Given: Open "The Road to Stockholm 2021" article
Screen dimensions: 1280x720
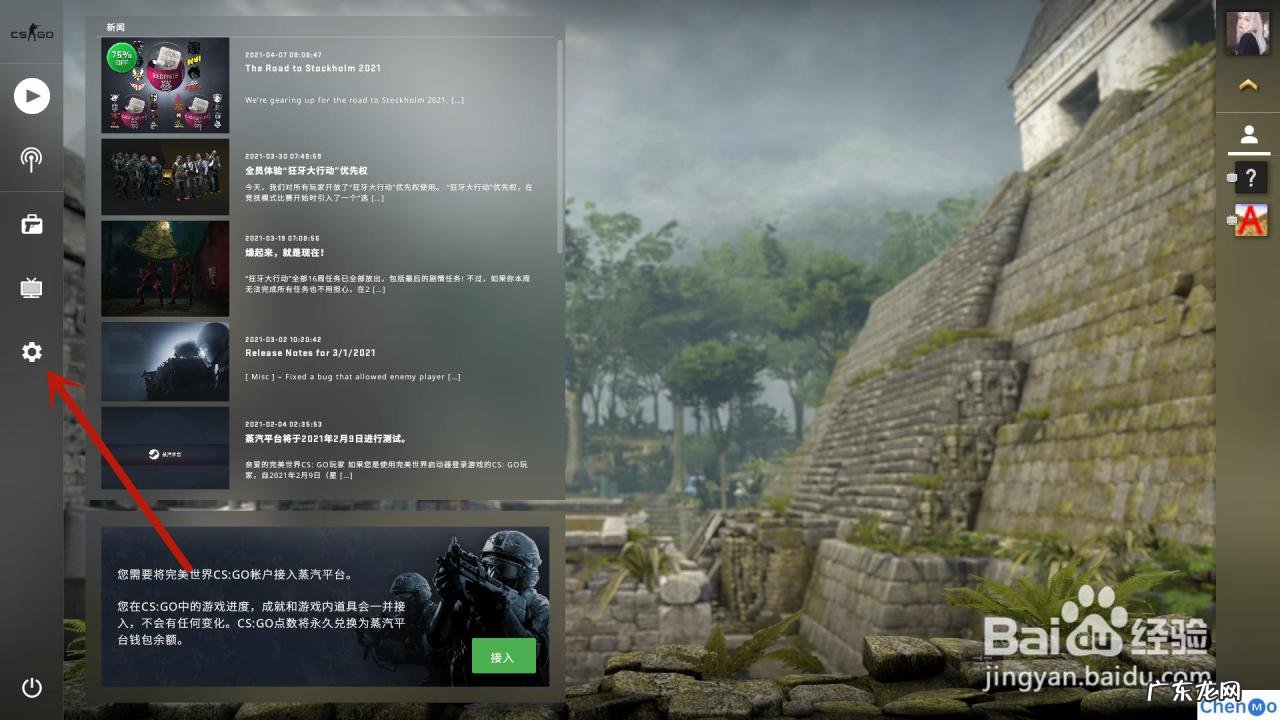Looking at the screenshot, I should (312, 68).
